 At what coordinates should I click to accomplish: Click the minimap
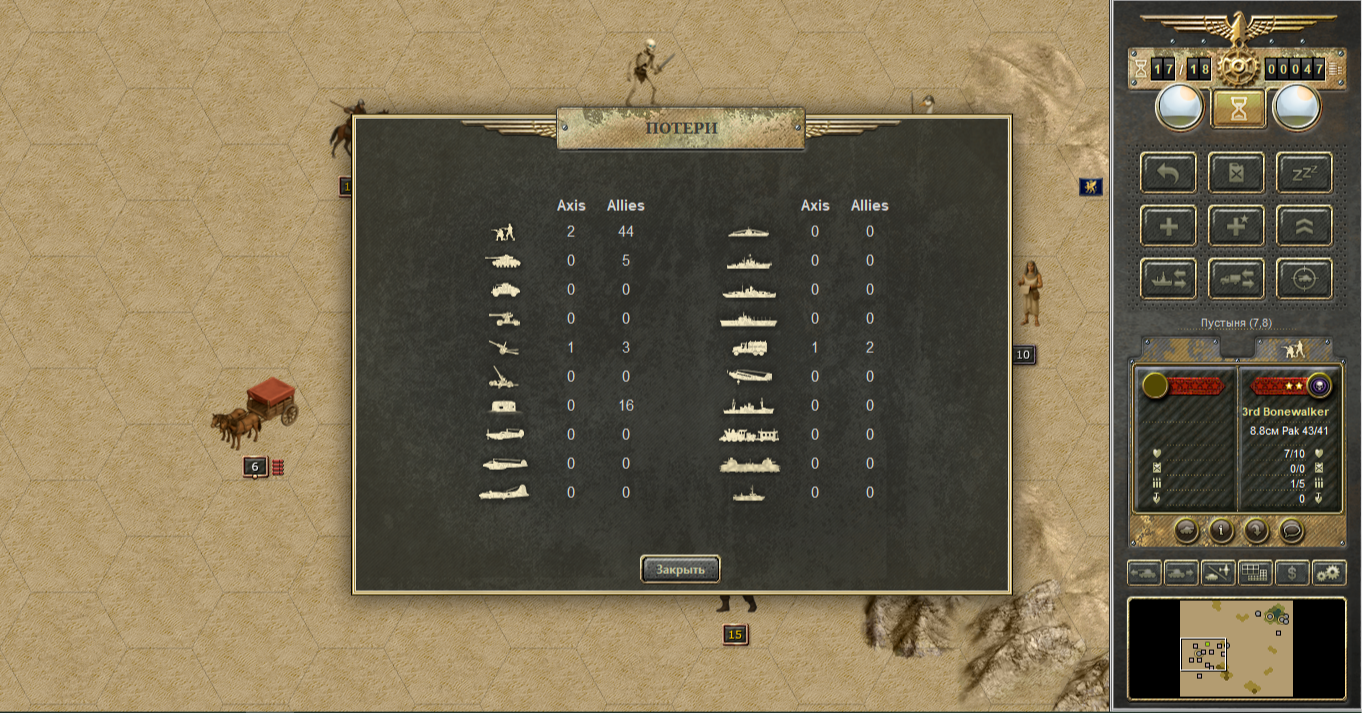(1236, 648)
